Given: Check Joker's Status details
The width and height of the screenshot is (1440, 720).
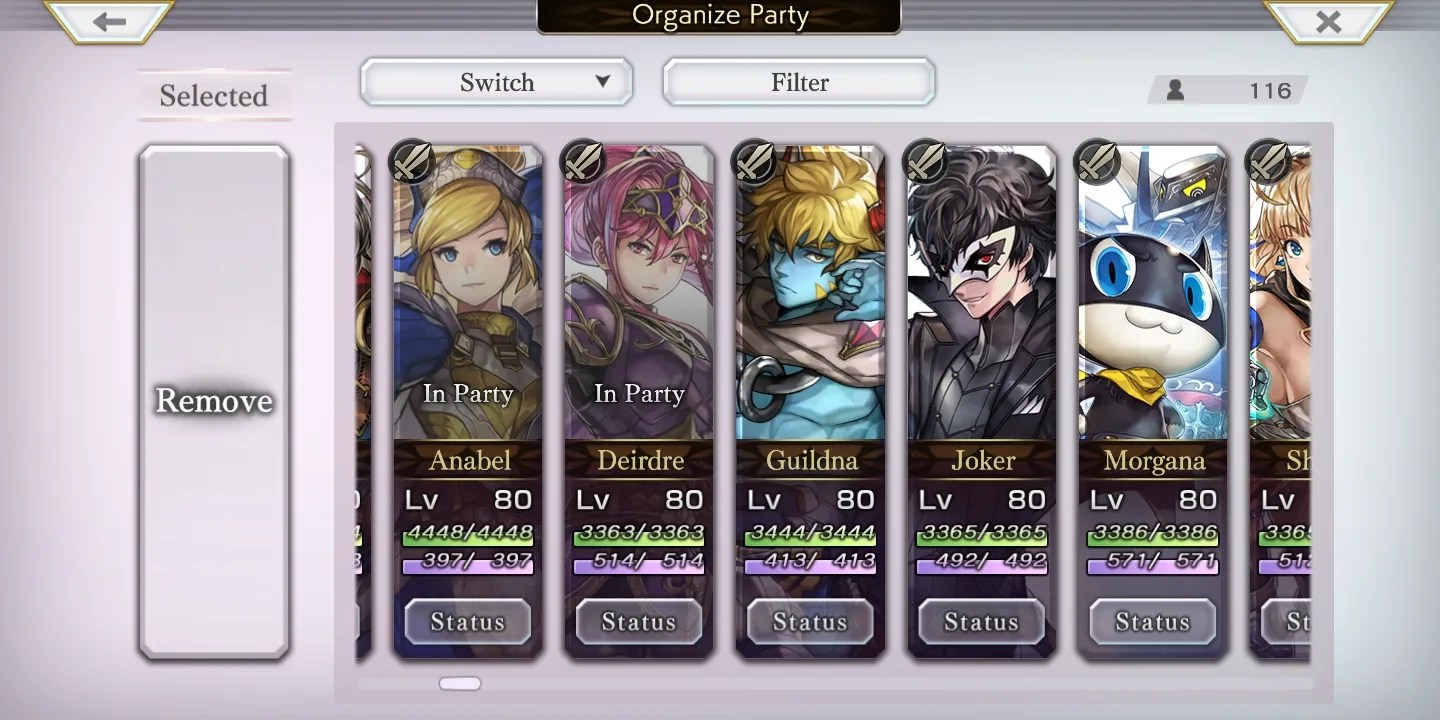Looking at the screenshot, I should point(982,622).
